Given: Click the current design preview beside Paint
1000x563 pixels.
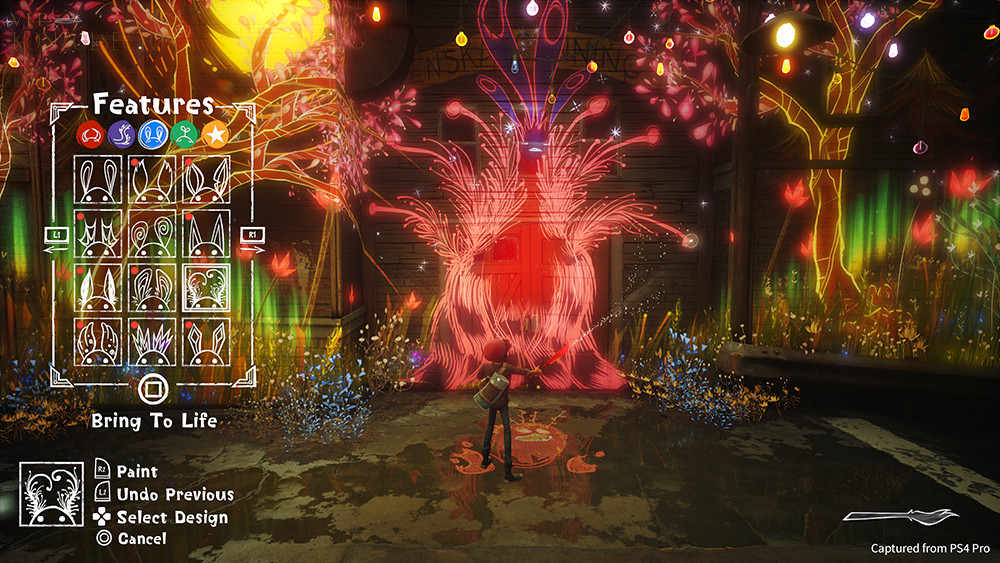Looking at the screenshot, I should point(51,494).
